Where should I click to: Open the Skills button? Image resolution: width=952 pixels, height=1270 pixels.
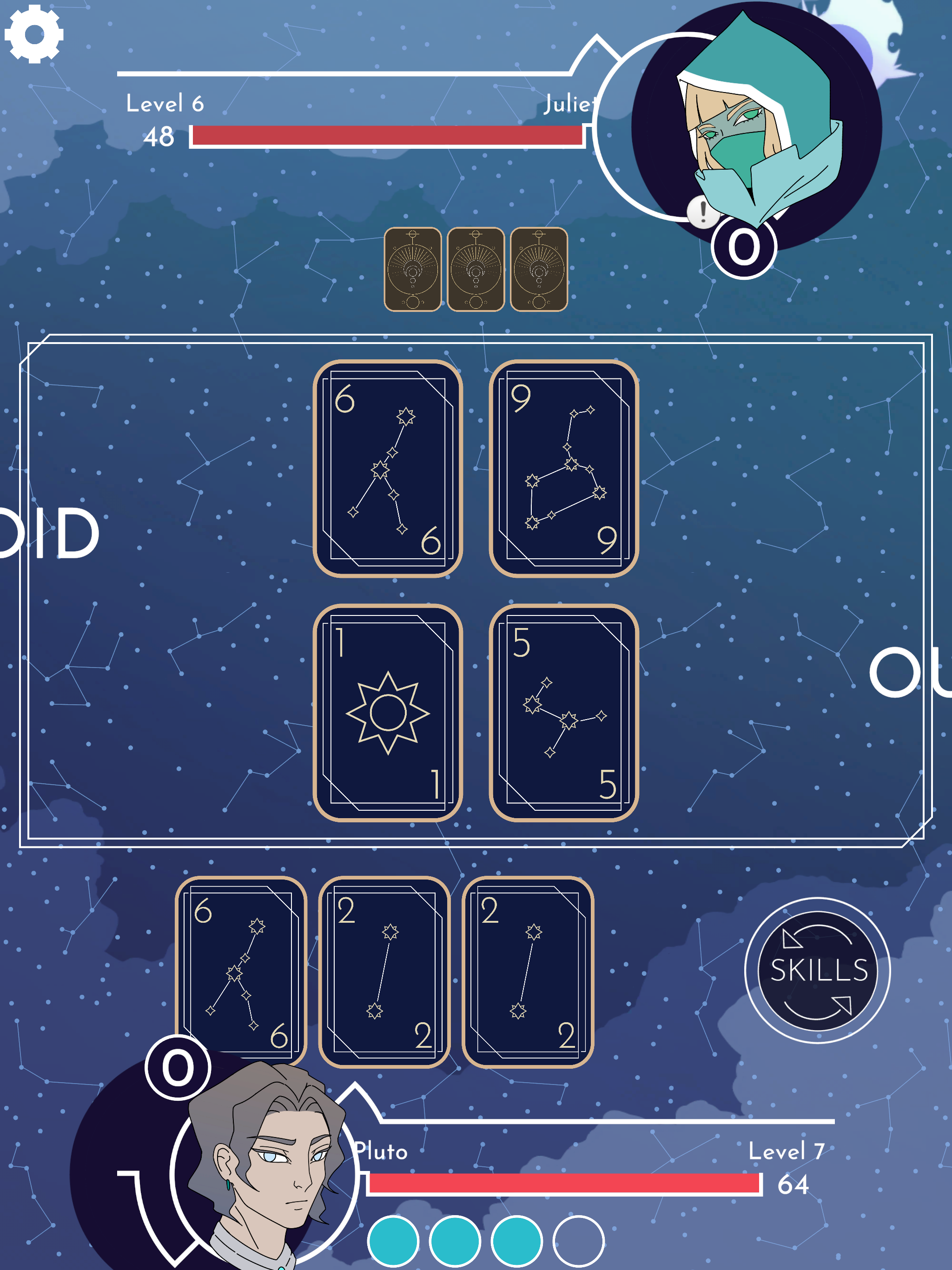click(817, 970)
